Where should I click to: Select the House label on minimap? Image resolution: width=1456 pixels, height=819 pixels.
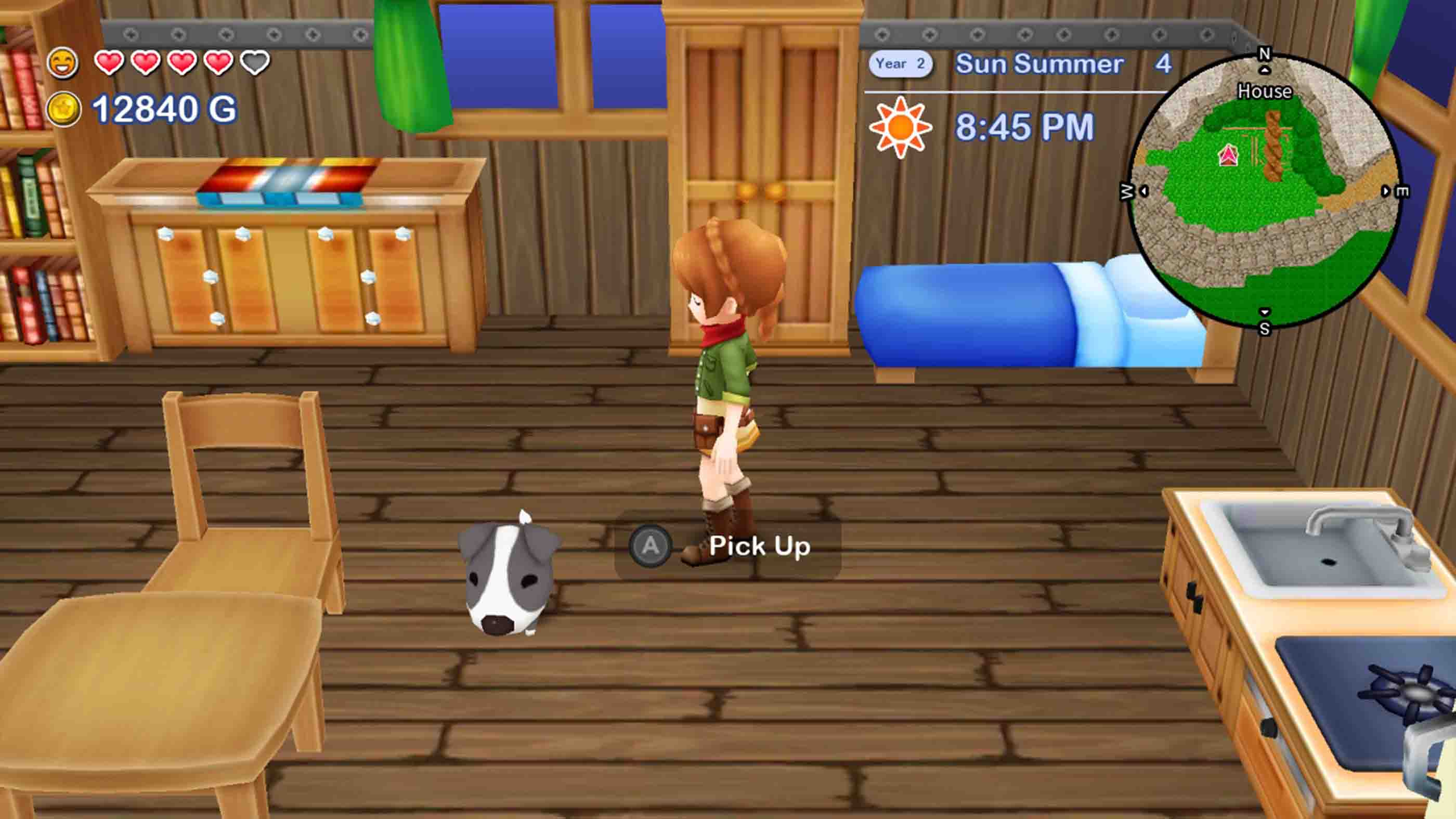point(1265,92)
